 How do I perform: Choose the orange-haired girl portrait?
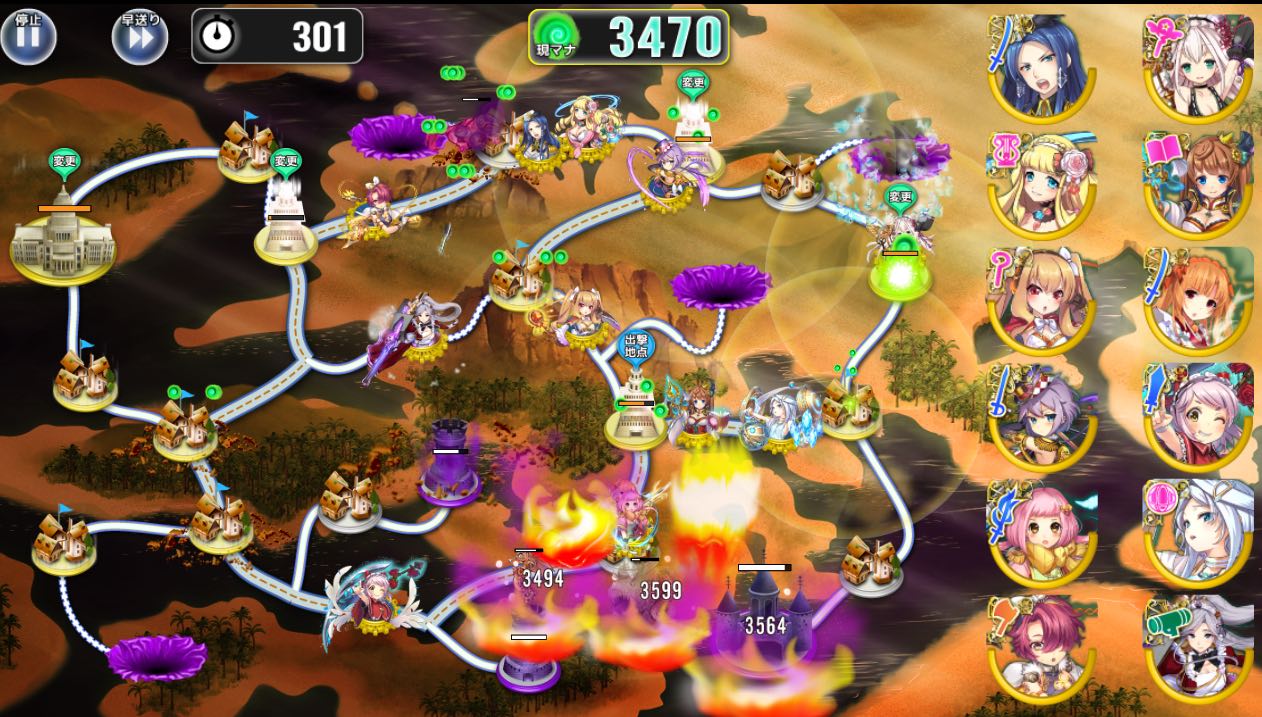(x=1198, y=298)
